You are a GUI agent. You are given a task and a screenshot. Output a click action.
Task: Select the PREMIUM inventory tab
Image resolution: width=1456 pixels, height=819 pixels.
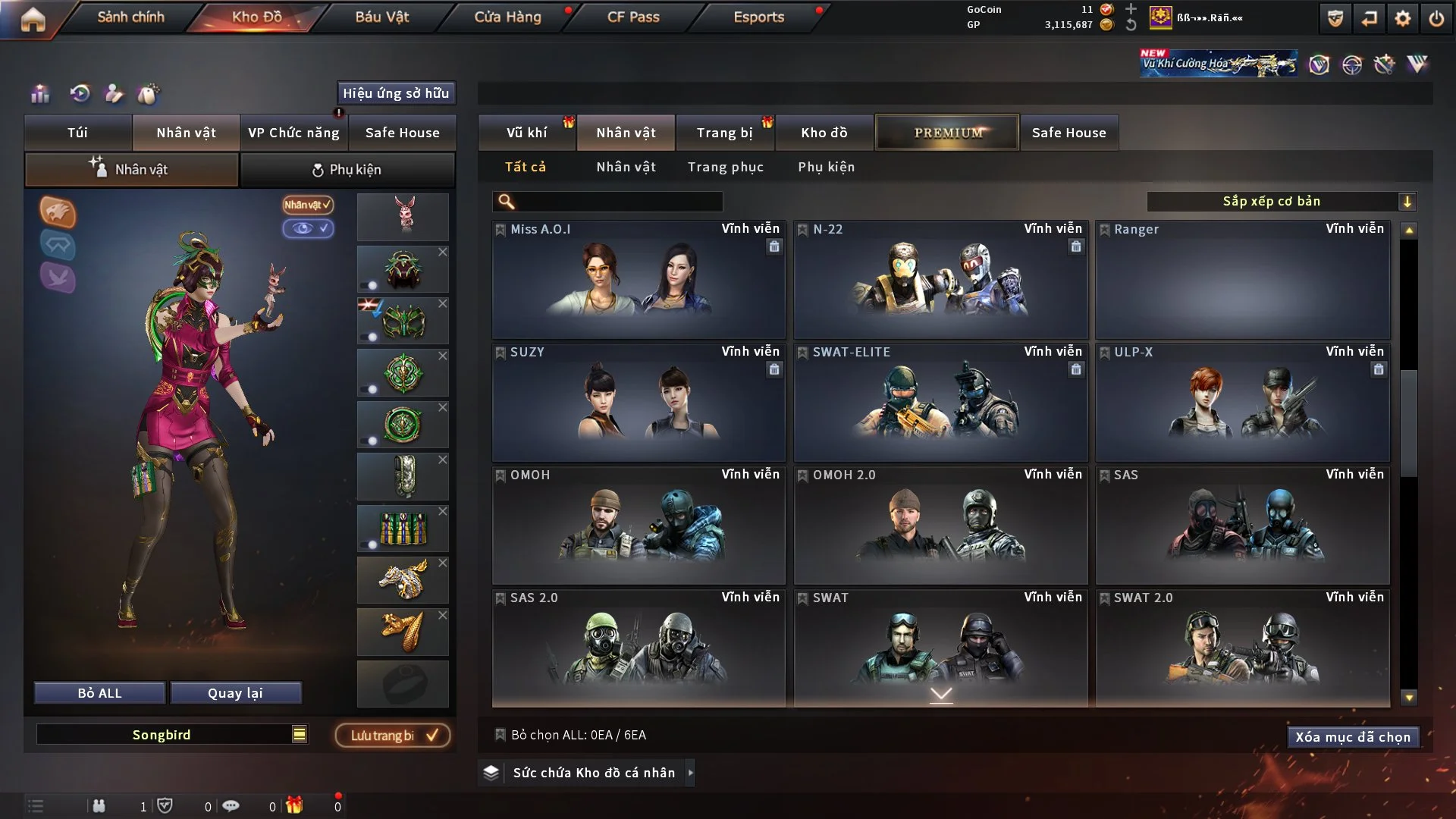pos(947,133)
